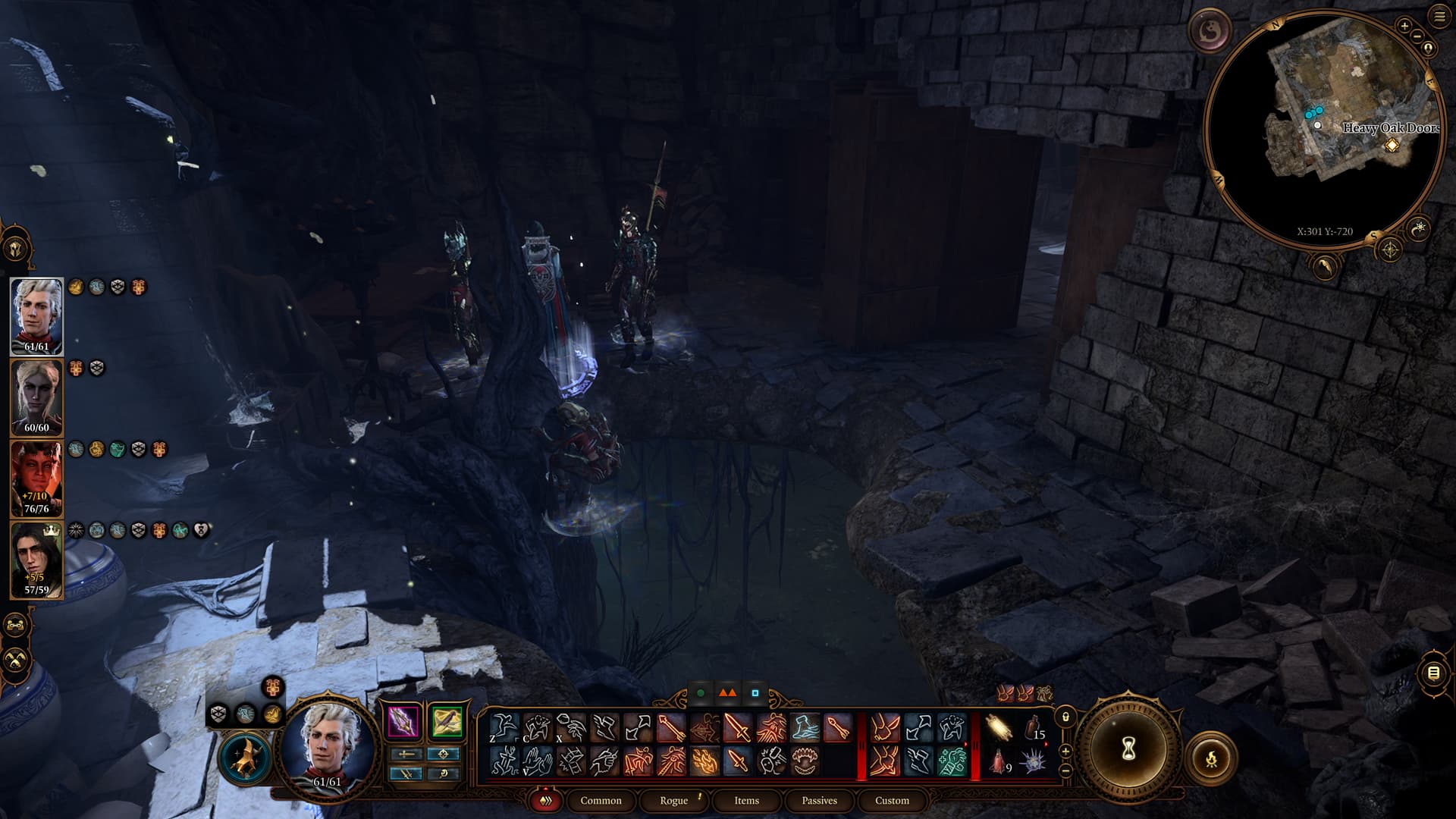Use the scroll item in hotbar
The width and height of the screenshot is (1456, 819).
click(x=999, y=729)
